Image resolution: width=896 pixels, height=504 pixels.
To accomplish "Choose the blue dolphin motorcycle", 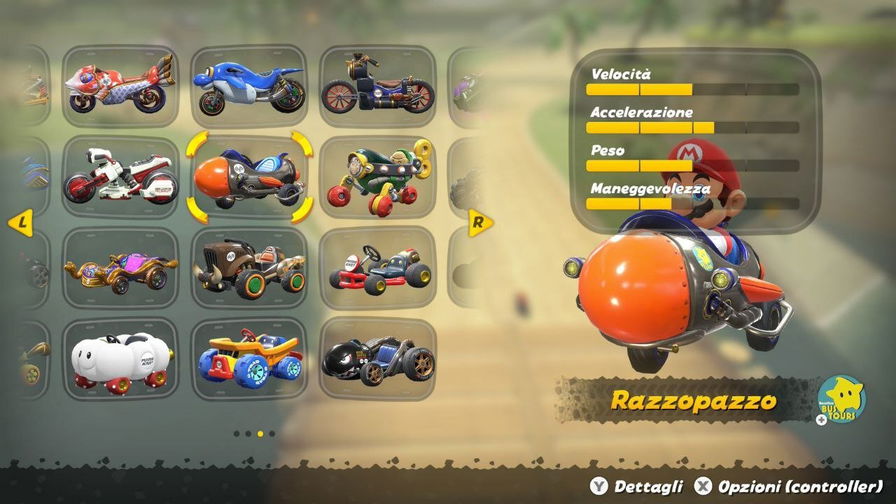I will [248, 84].
